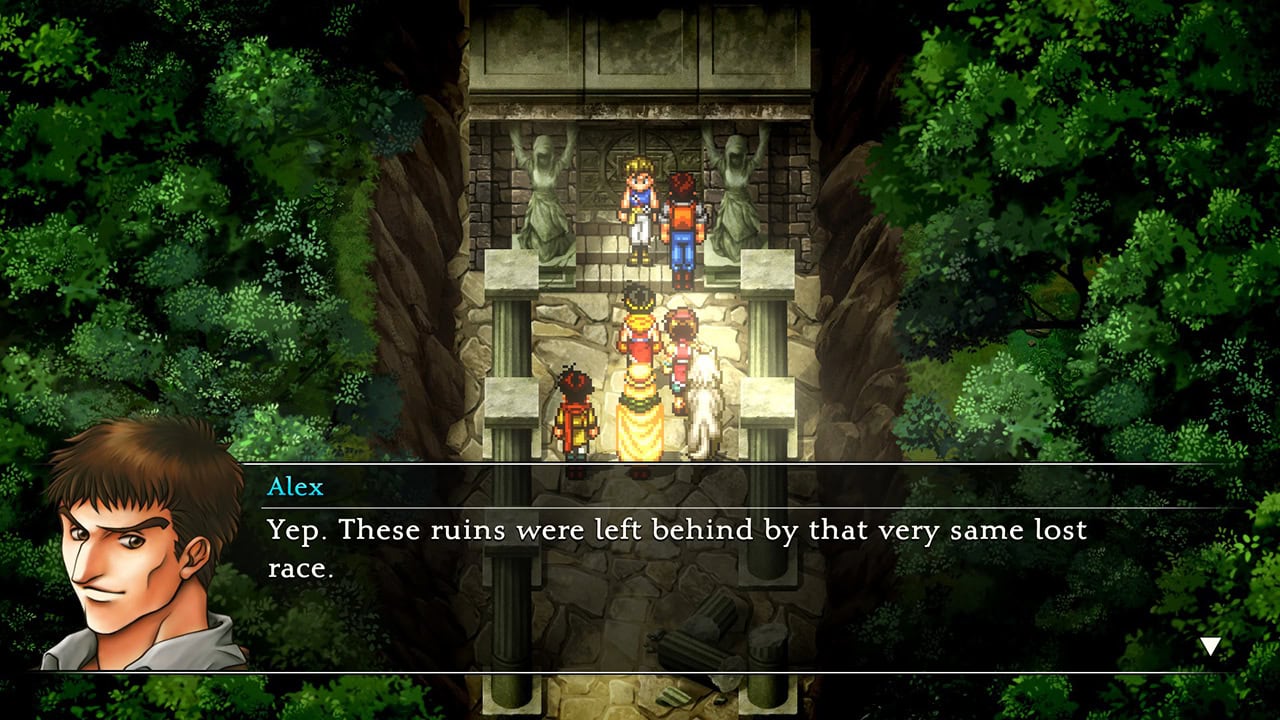This screenshot has width=1280, height=720.
Task: Advance dialogue with the white arrow indicator
Action: pyautogui.click(x=1210, y=647)
